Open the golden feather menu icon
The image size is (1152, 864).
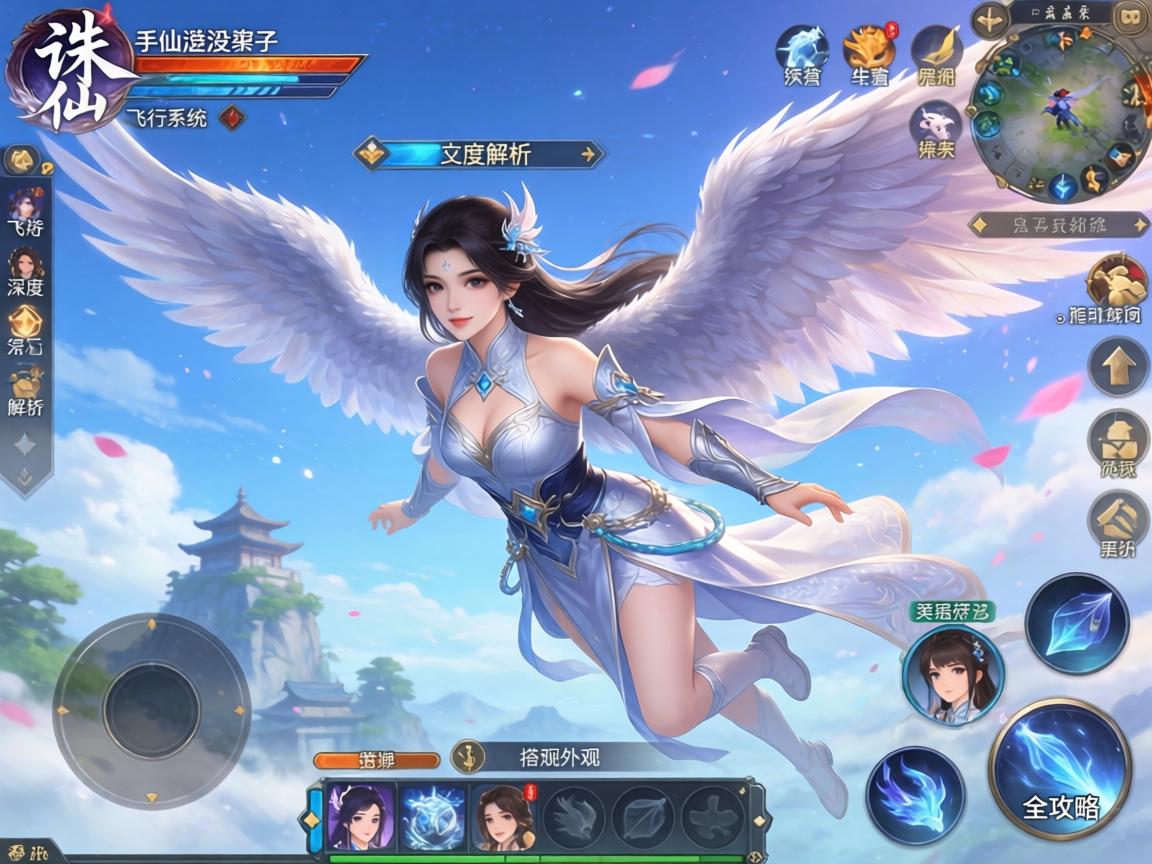pos(938,47)
